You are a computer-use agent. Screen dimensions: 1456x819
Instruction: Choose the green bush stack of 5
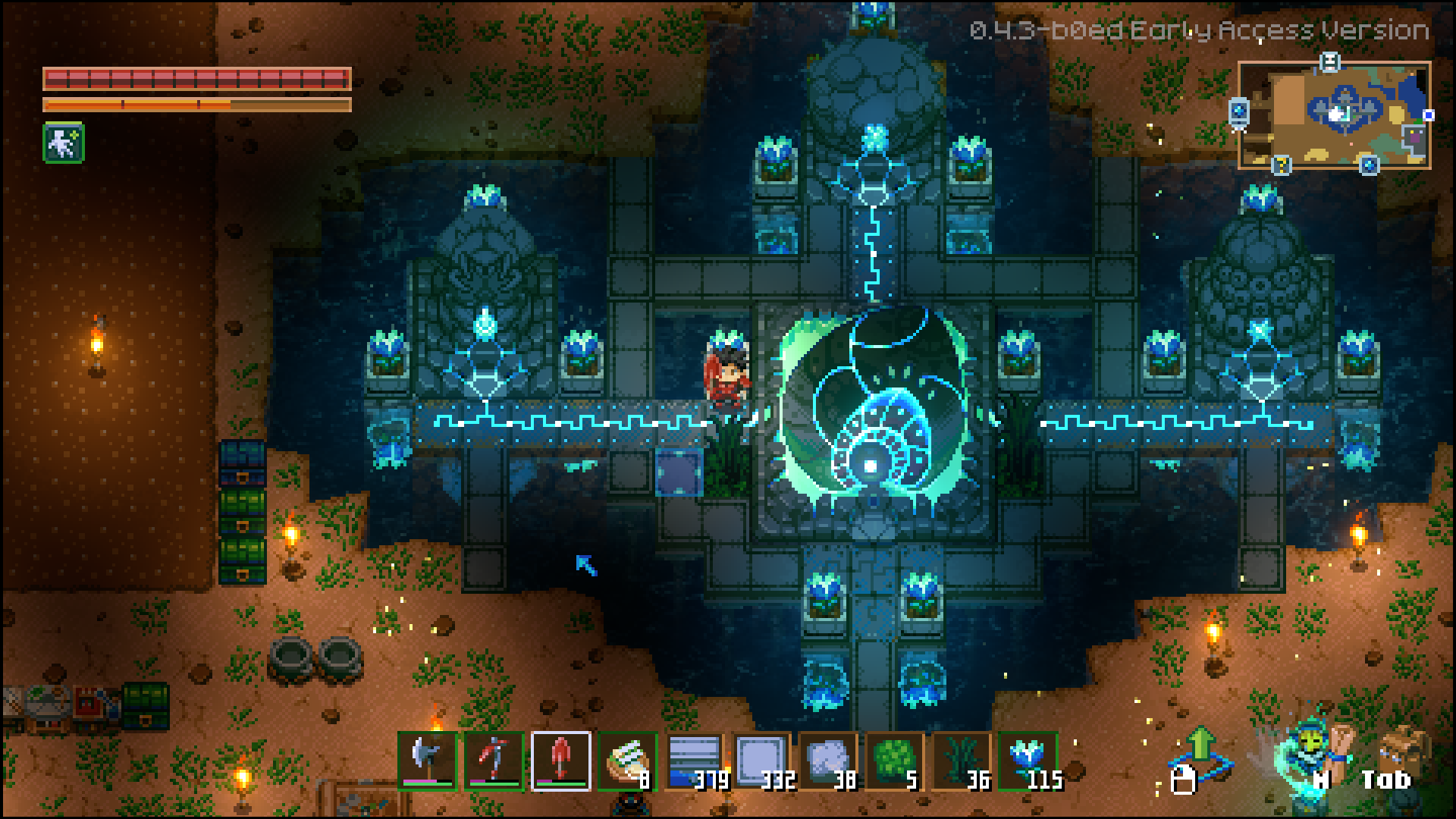(x=895, y=761)
